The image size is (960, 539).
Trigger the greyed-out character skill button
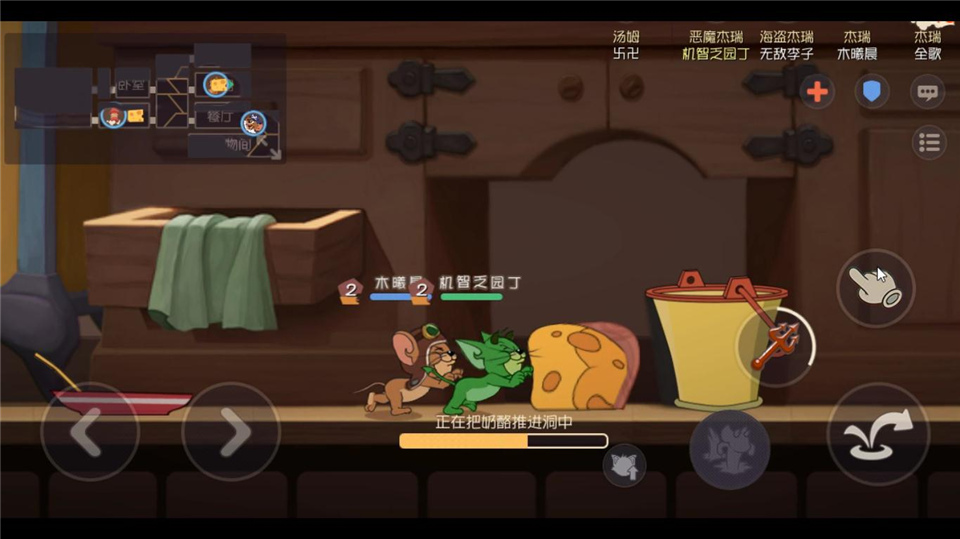point(729,449)
